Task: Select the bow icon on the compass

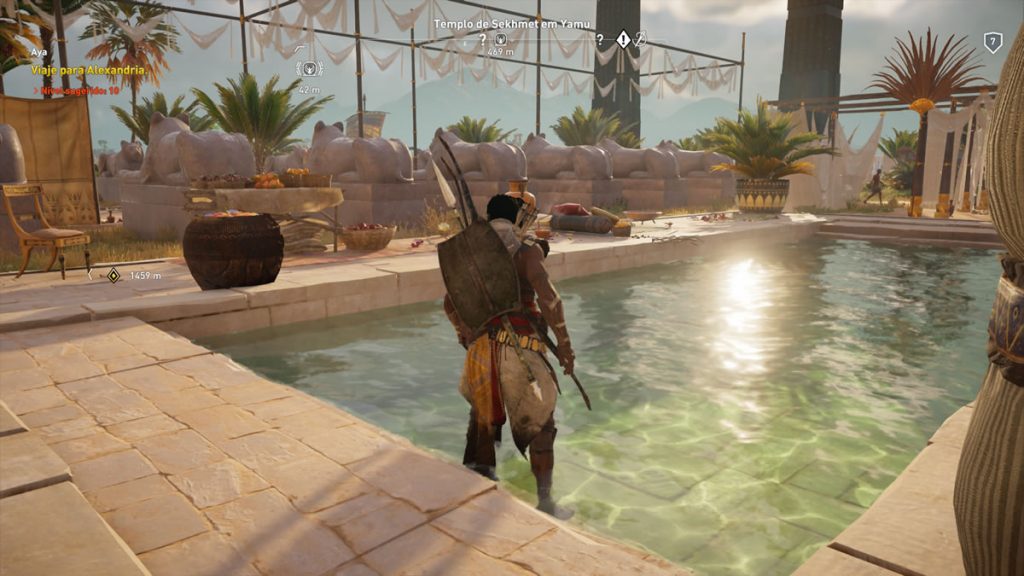Action: point(641,39)
